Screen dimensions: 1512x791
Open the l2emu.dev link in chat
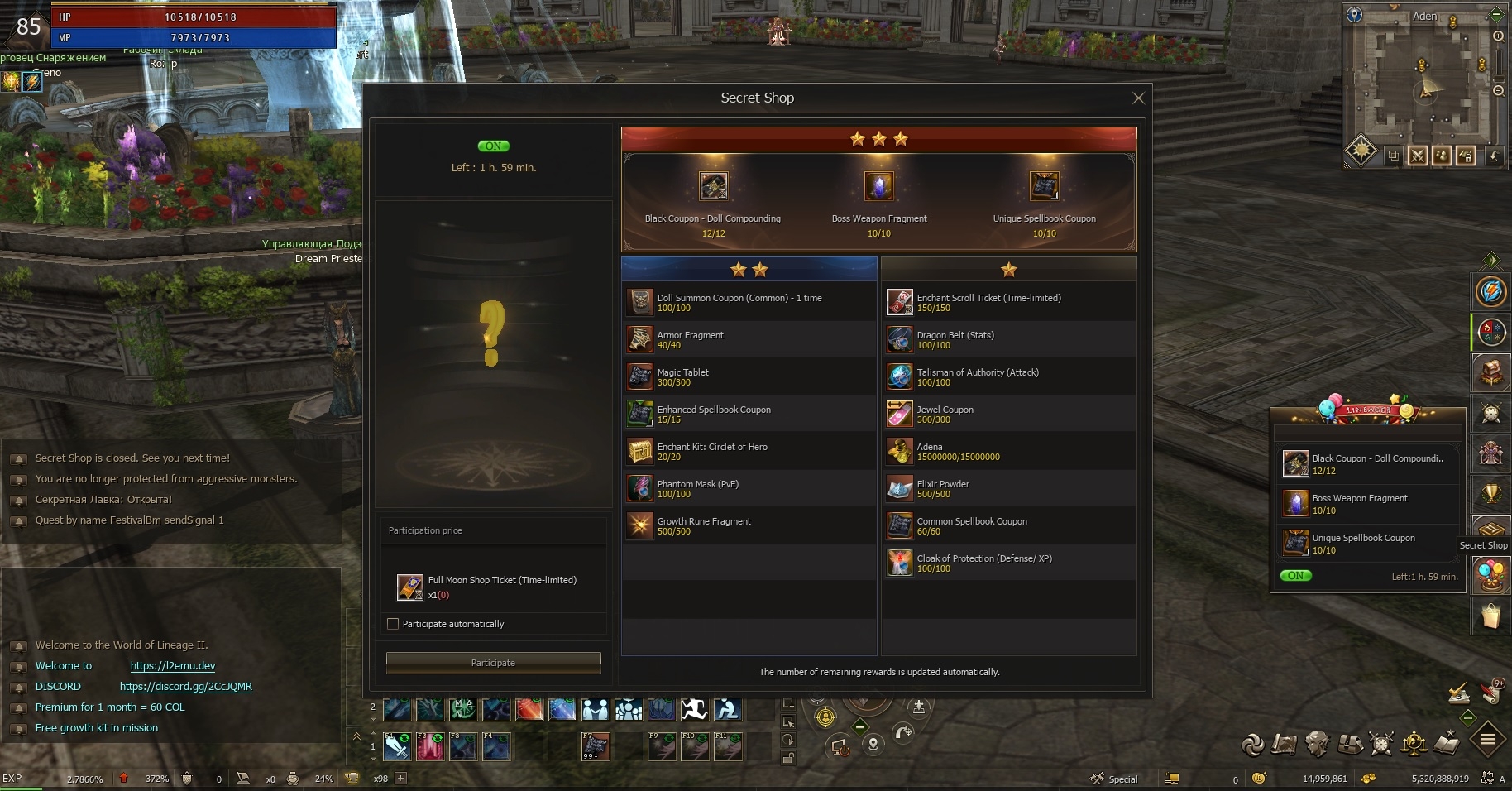click(x=173, y=666)
